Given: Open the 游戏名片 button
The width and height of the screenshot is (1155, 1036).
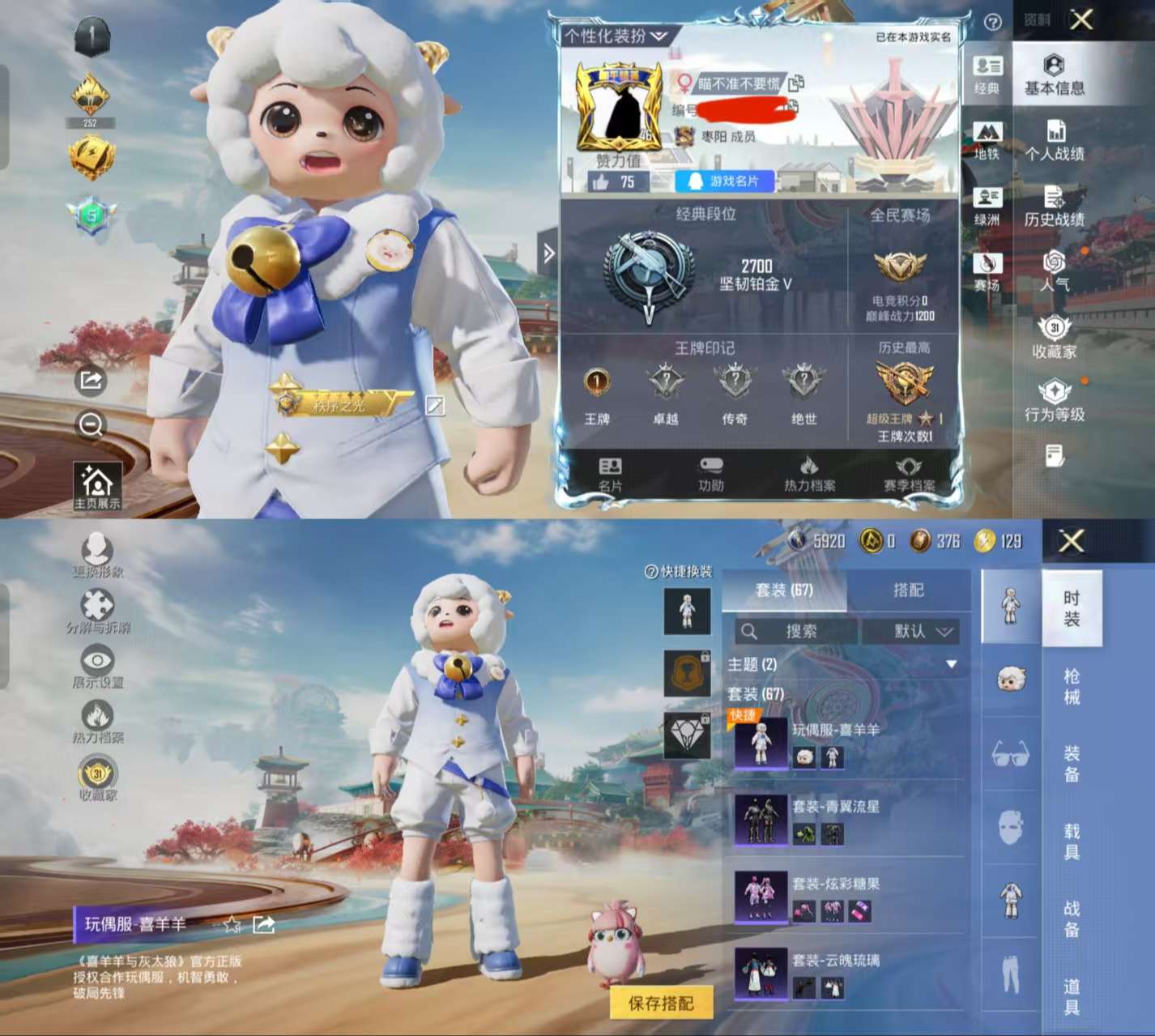Looking at the screenshot, I should 722,181.
